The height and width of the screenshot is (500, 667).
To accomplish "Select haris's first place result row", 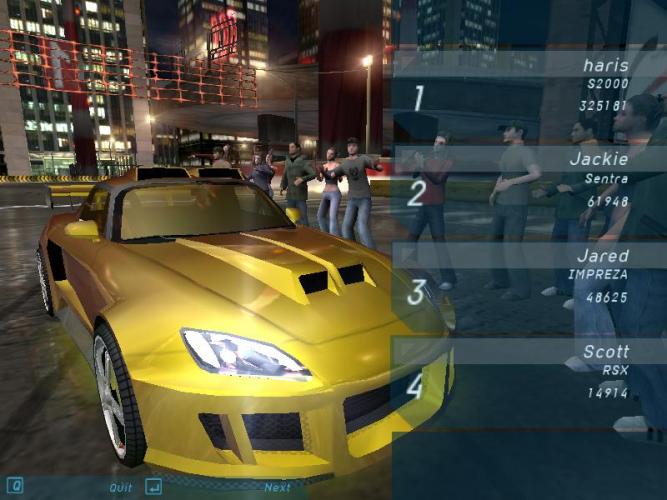I will (527, 86).
